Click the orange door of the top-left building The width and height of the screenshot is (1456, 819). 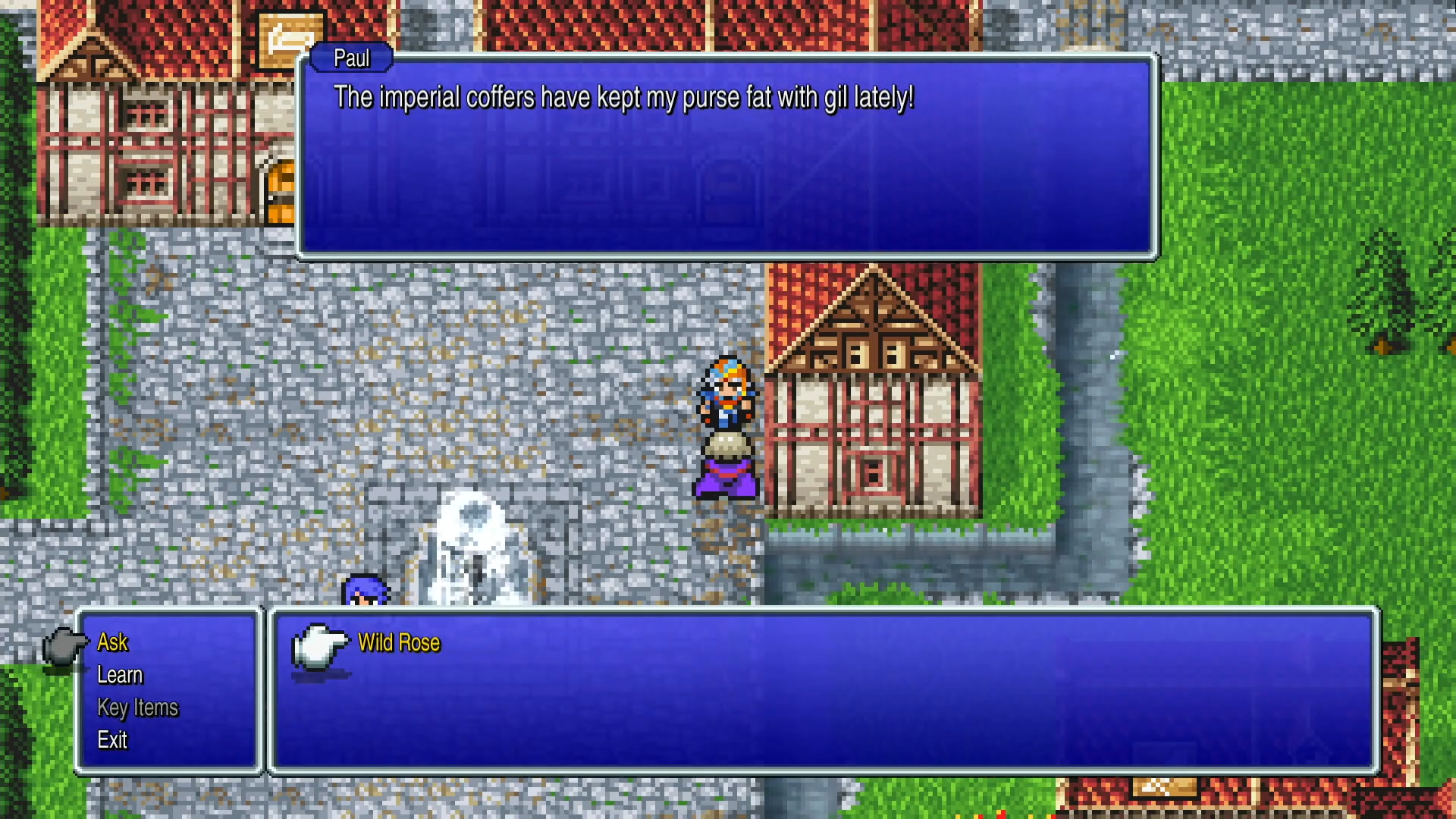(282, 188)
